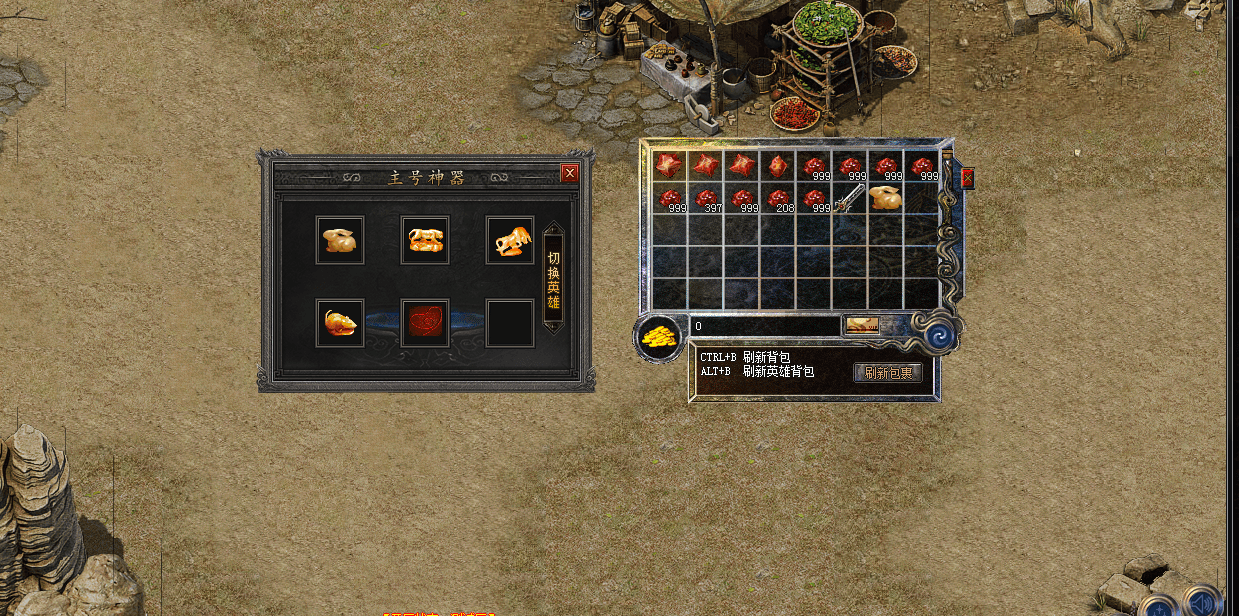
Task: Pick the golden rabbit item in backpack
Action: tap(885, 198)
